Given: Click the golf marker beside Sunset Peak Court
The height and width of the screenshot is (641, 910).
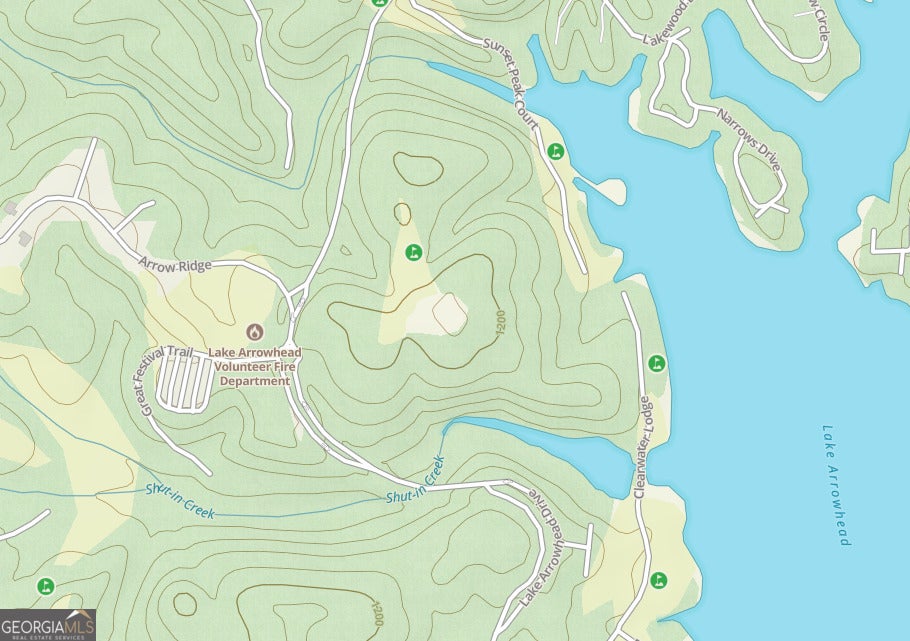Looking at the screenshot, I should point(556,151).
